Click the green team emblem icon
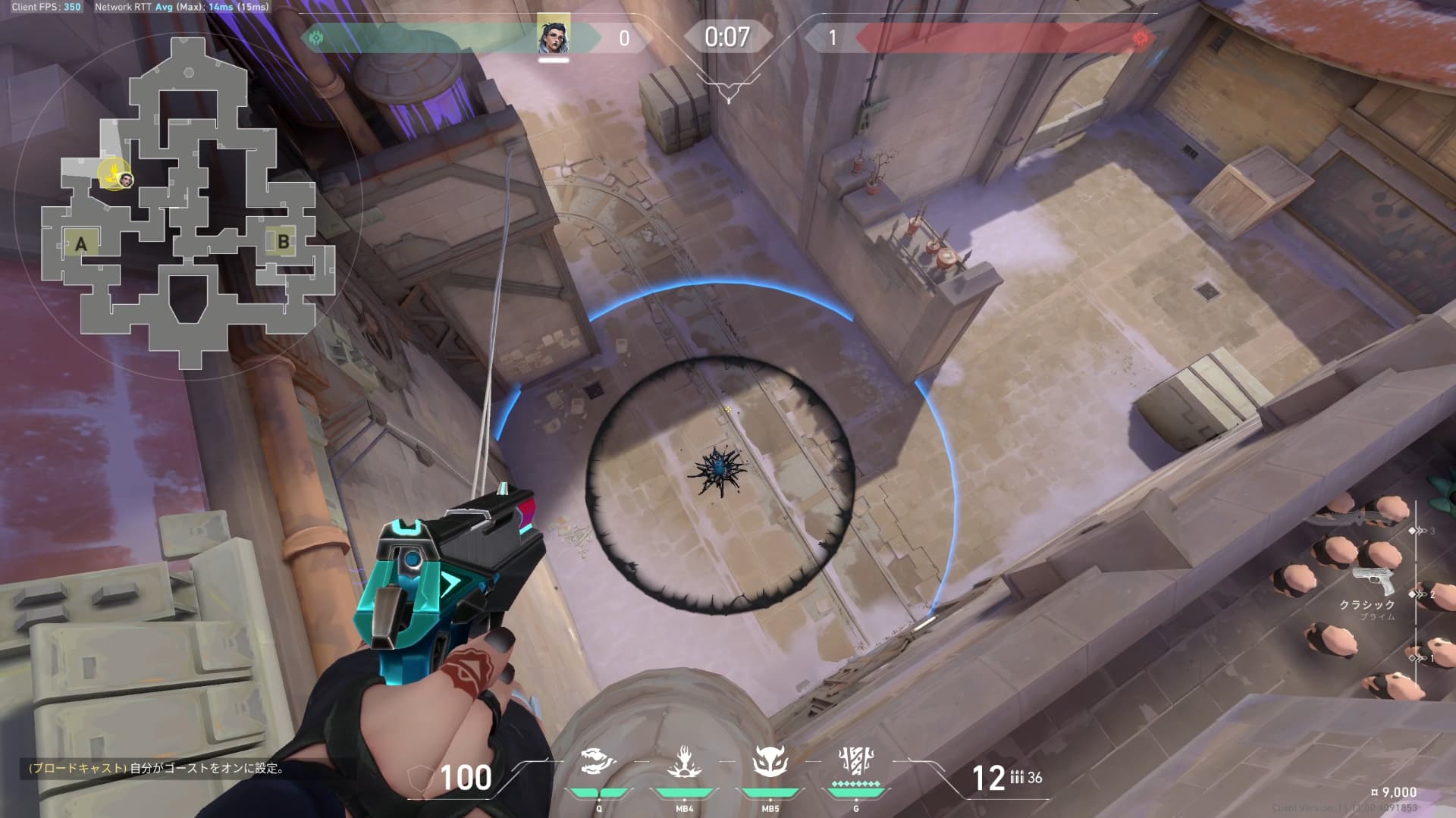Screen dimensions: 1456x818 [316, 37]
